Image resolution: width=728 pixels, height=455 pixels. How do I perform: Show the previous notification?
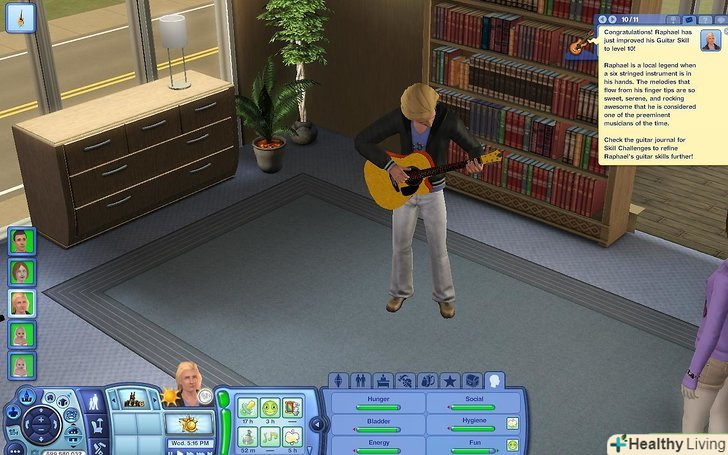[601, 19]
